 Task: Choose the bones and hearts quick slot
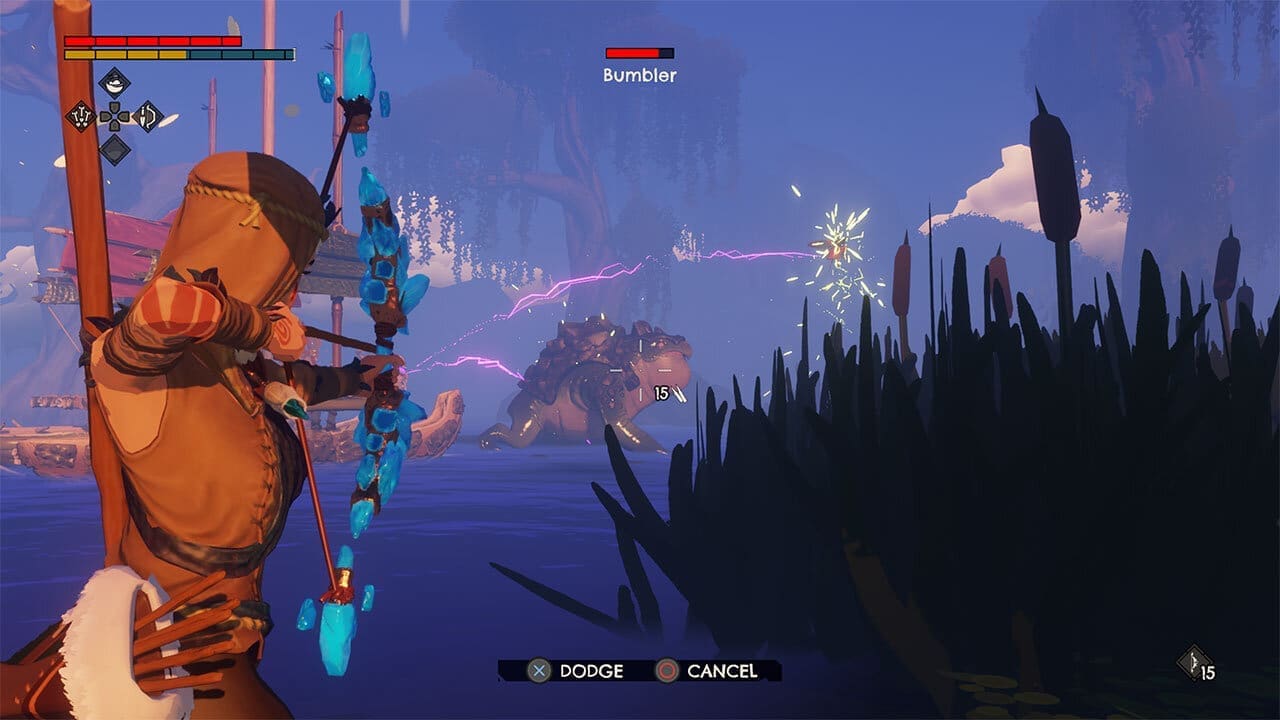[80, 116]
